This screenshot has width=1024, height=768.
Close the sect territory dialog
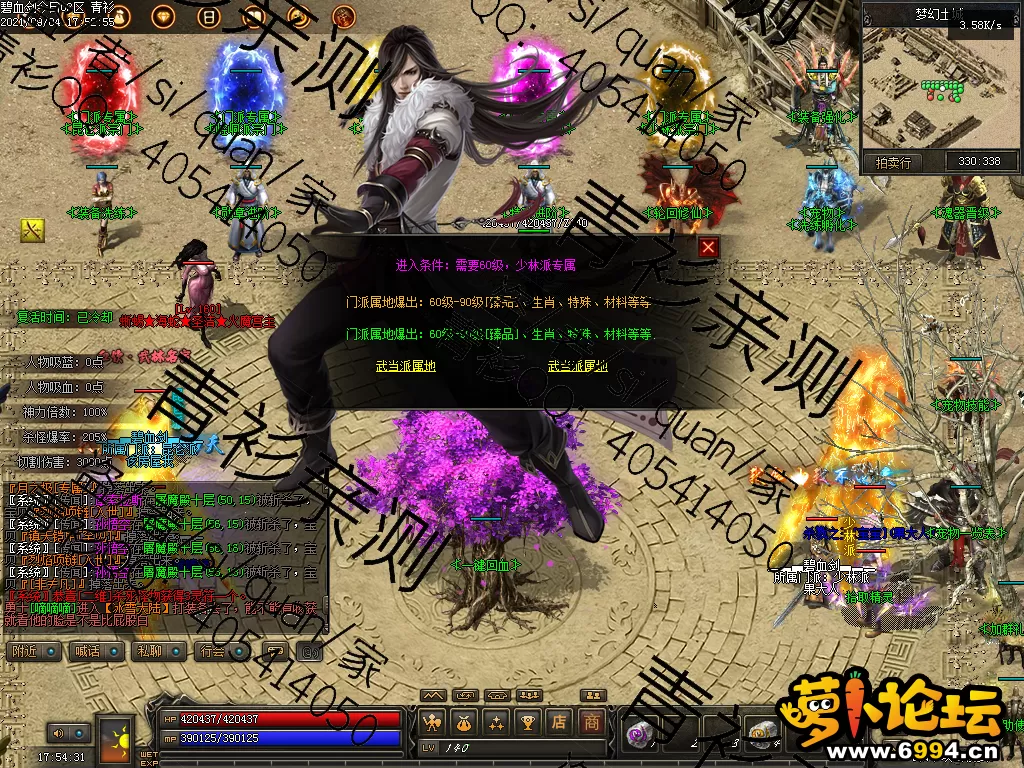pos(708,247)
